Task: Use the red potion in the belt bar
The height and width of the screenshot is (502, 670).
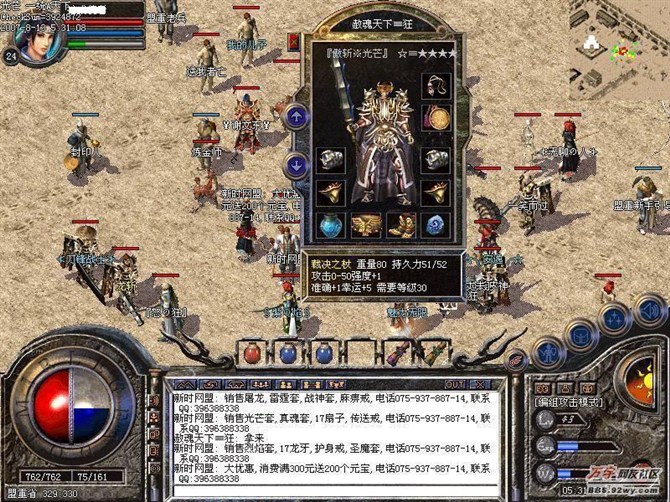Action: (x=252, y=353)
